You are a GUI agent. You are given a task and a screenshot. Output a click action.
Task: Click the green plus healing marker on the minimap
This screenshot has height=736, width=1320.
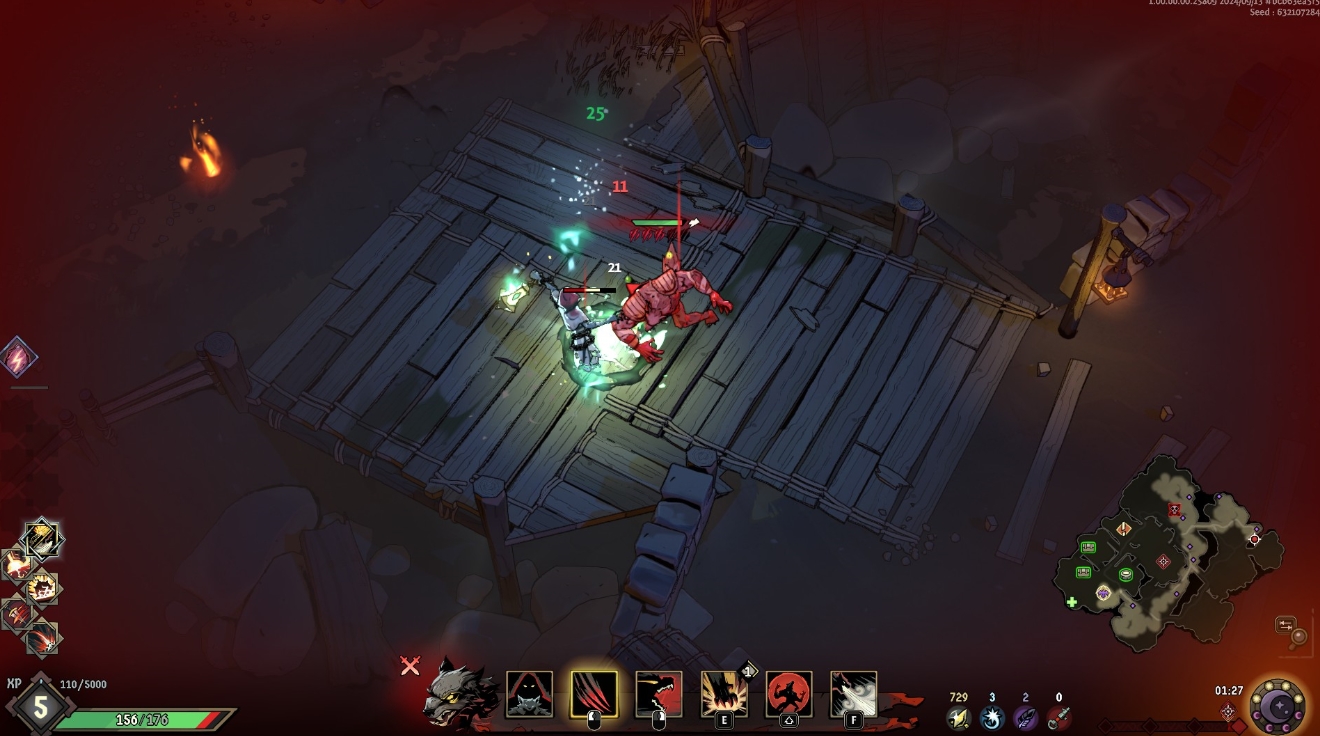[1072, 602]
